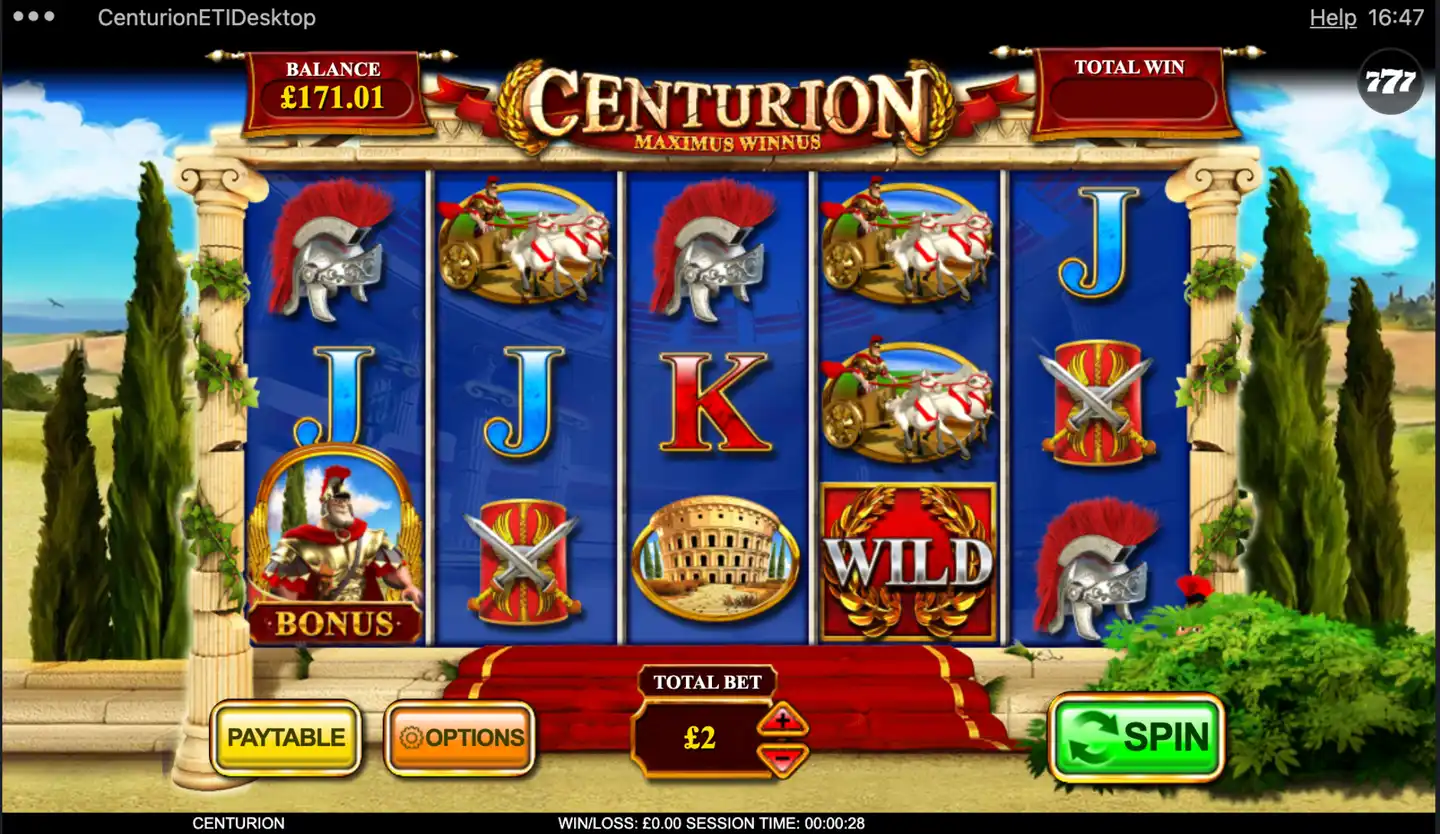Open the Paytable

point(286,738)
